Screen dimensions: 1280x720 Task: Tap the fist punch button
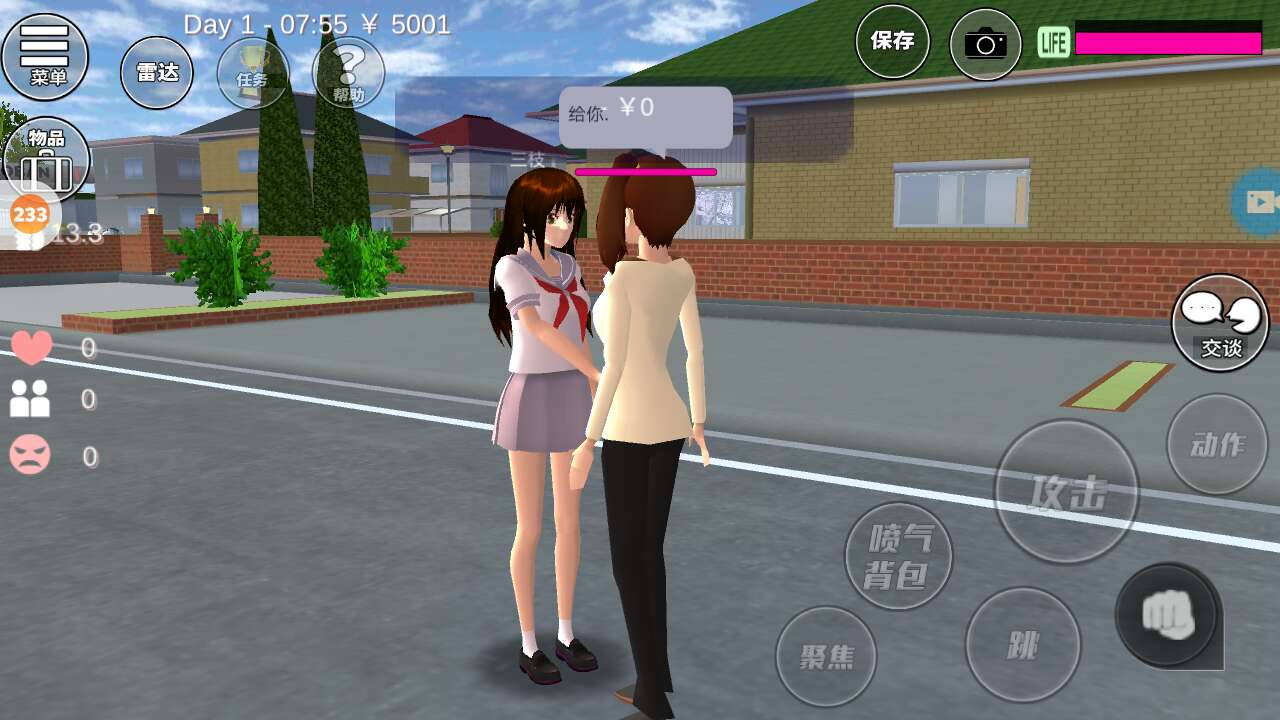1168,613
